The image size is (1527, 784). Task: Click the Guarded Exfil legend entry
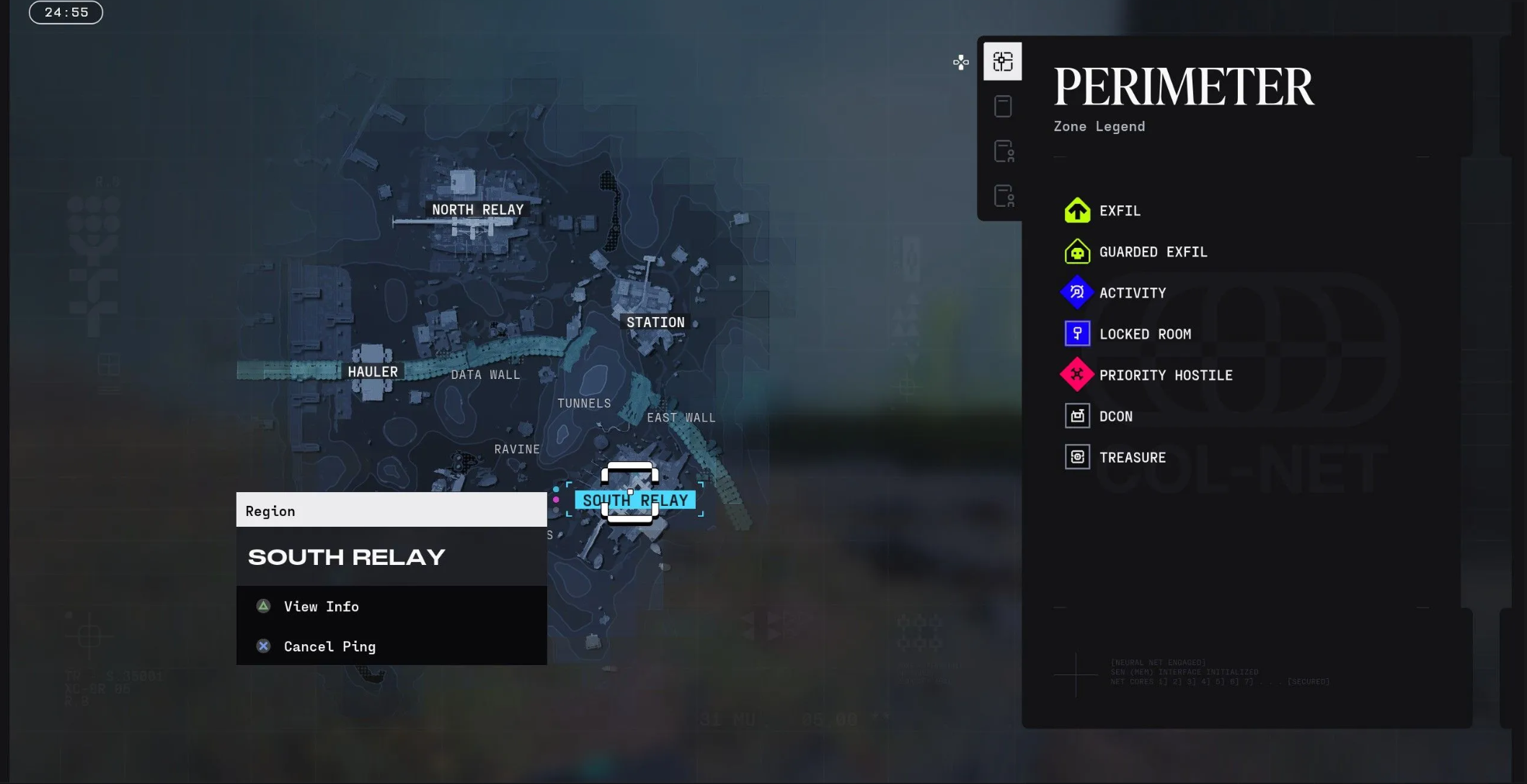pos(1152,252)
